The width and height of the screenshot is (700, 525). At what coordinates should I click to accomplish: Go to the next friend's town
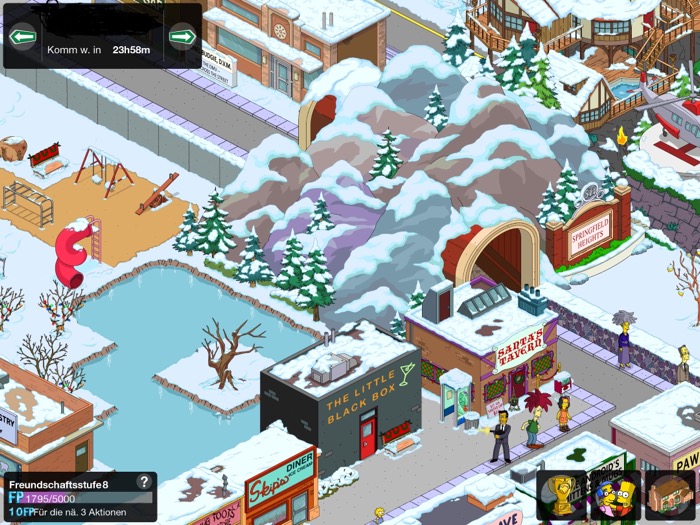pos(182,38)
